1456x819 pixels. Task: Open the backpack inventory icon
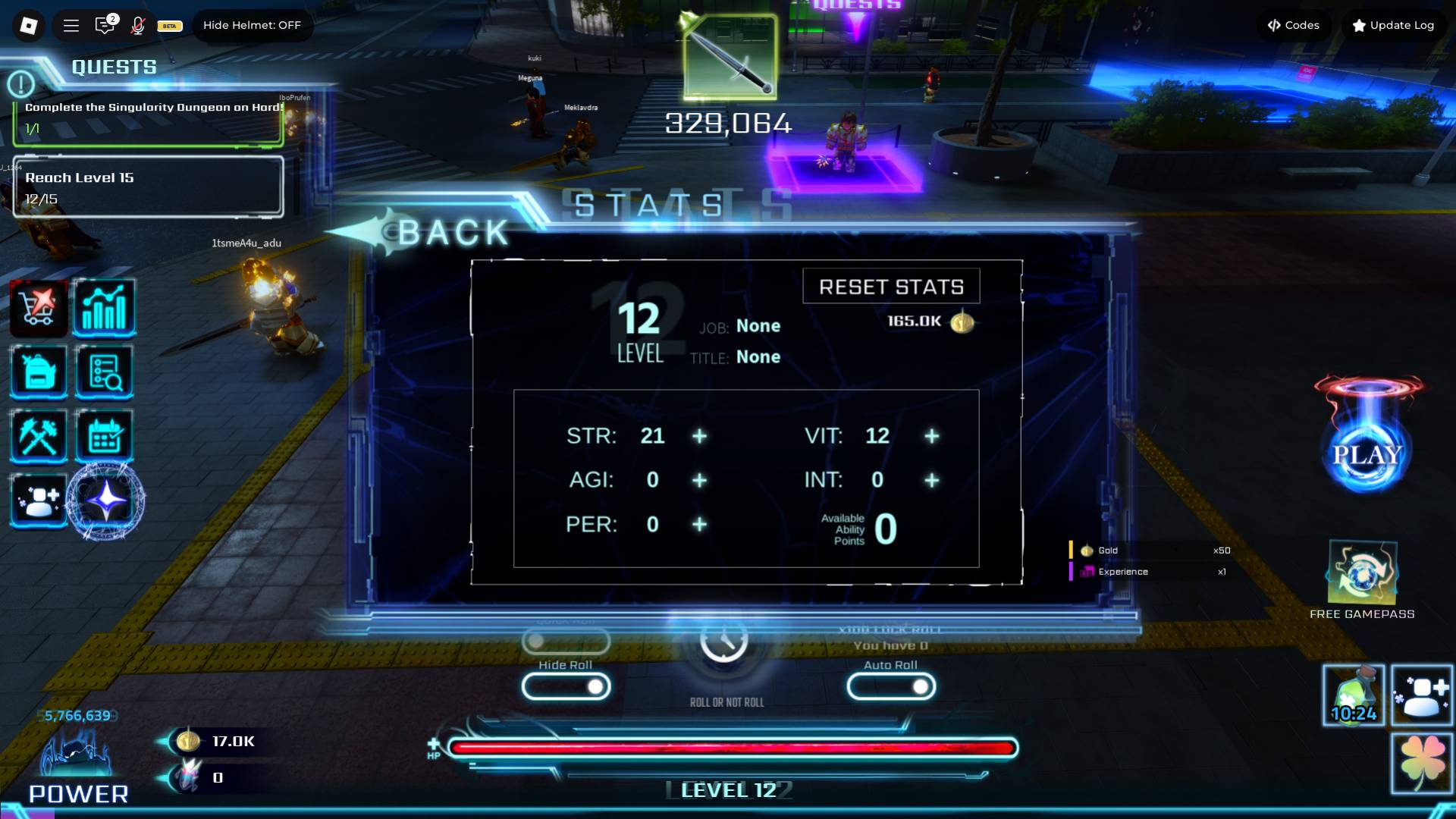coord(39,372)
